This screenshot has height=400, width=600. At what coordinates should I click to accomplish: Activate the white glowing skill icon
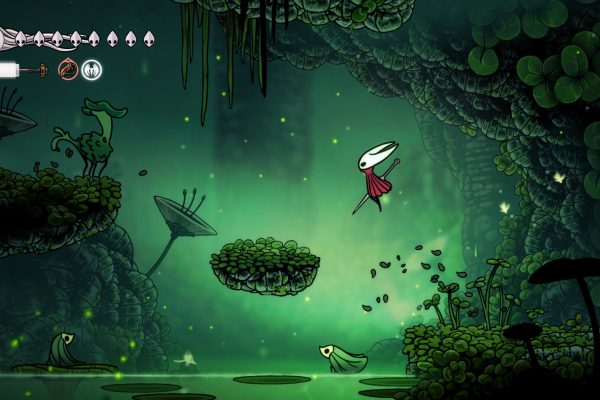91,70
